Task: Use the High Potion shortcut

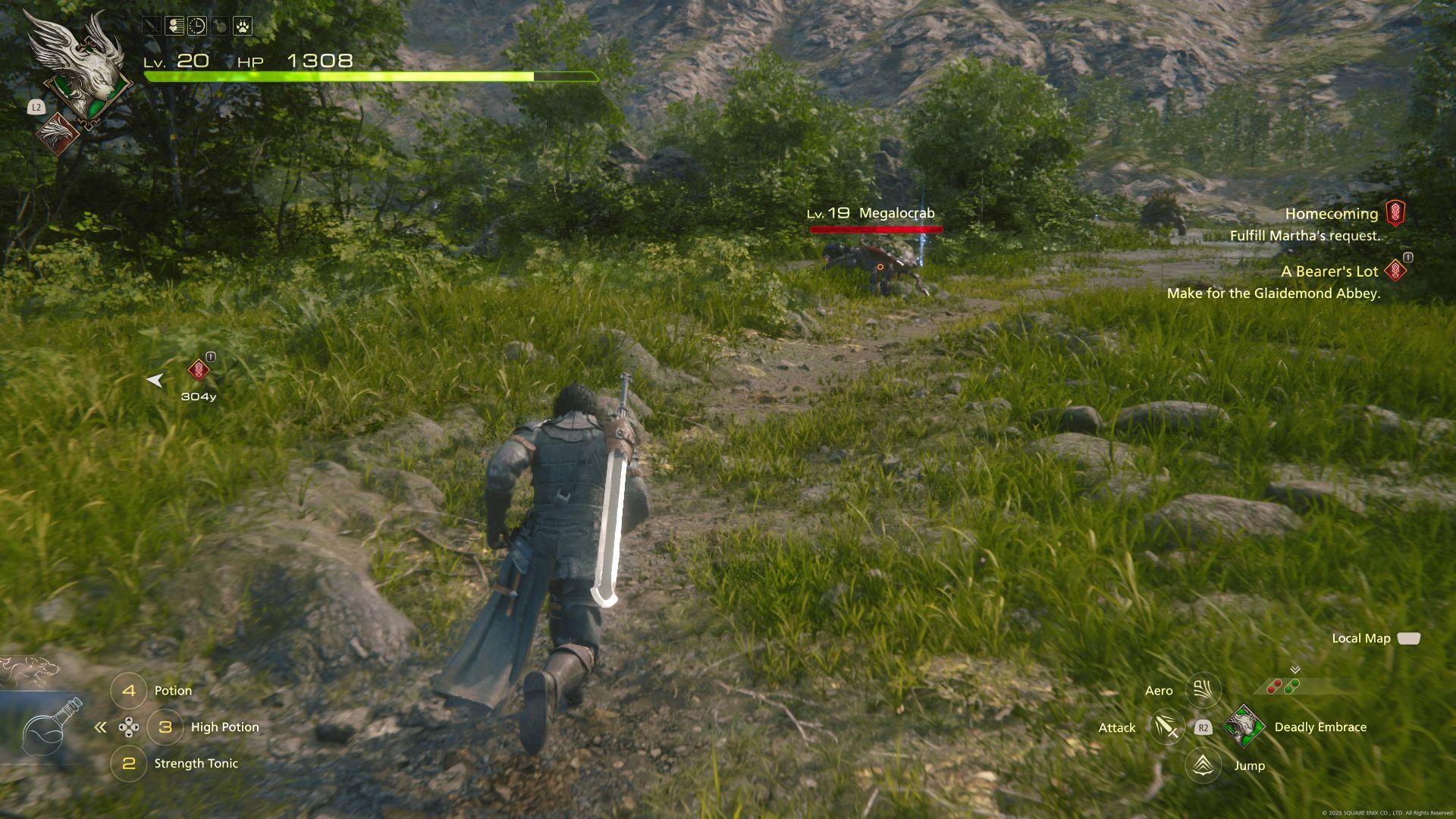Action: pos(165,727)
